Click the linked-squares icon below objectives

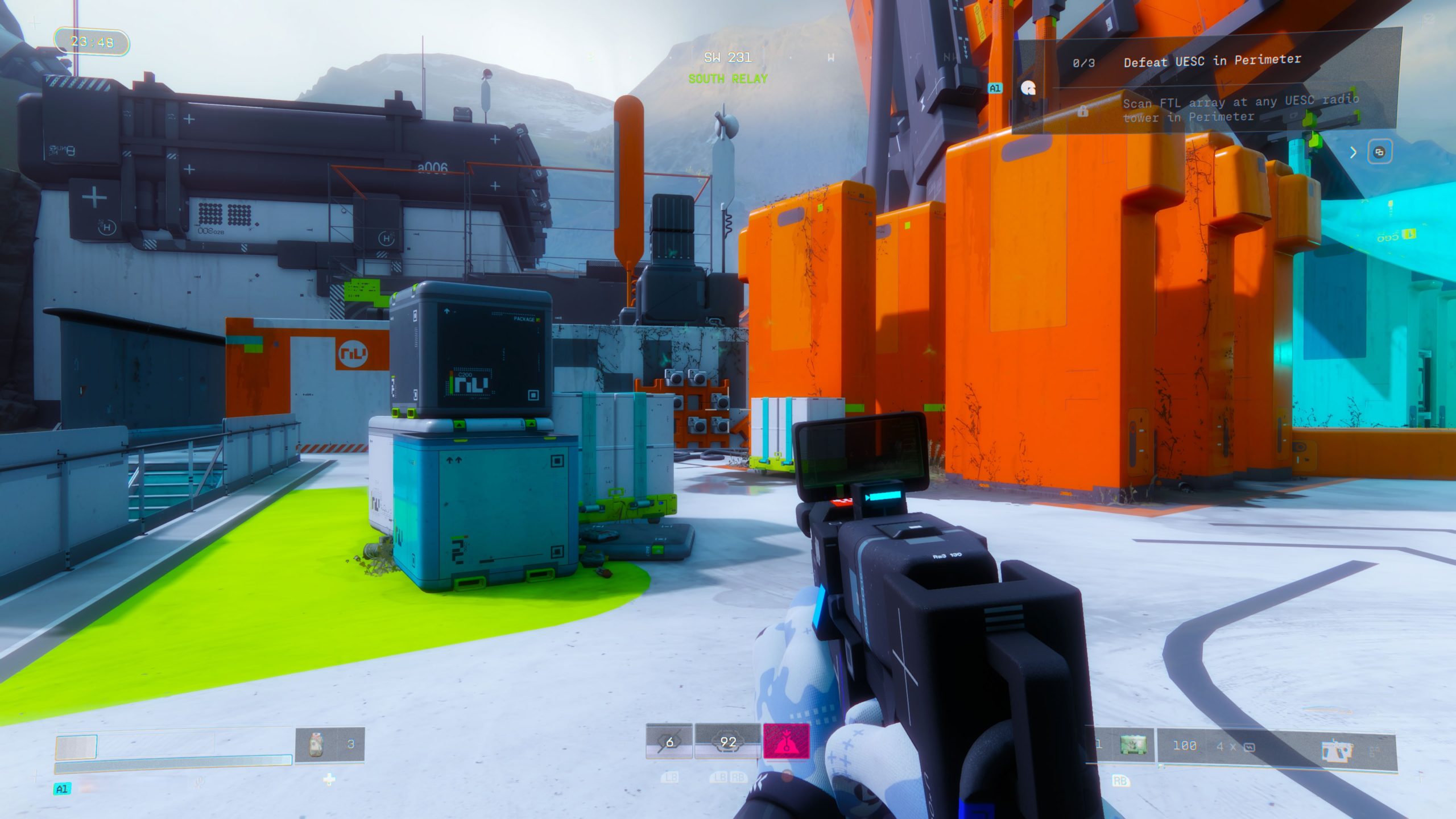coord(1379,152)
